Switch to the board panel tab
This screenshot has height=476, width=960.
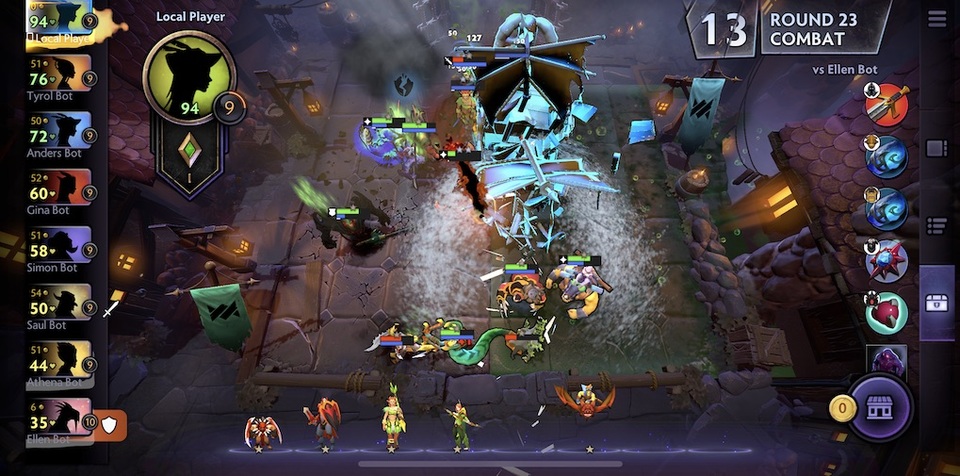(937, 148)
